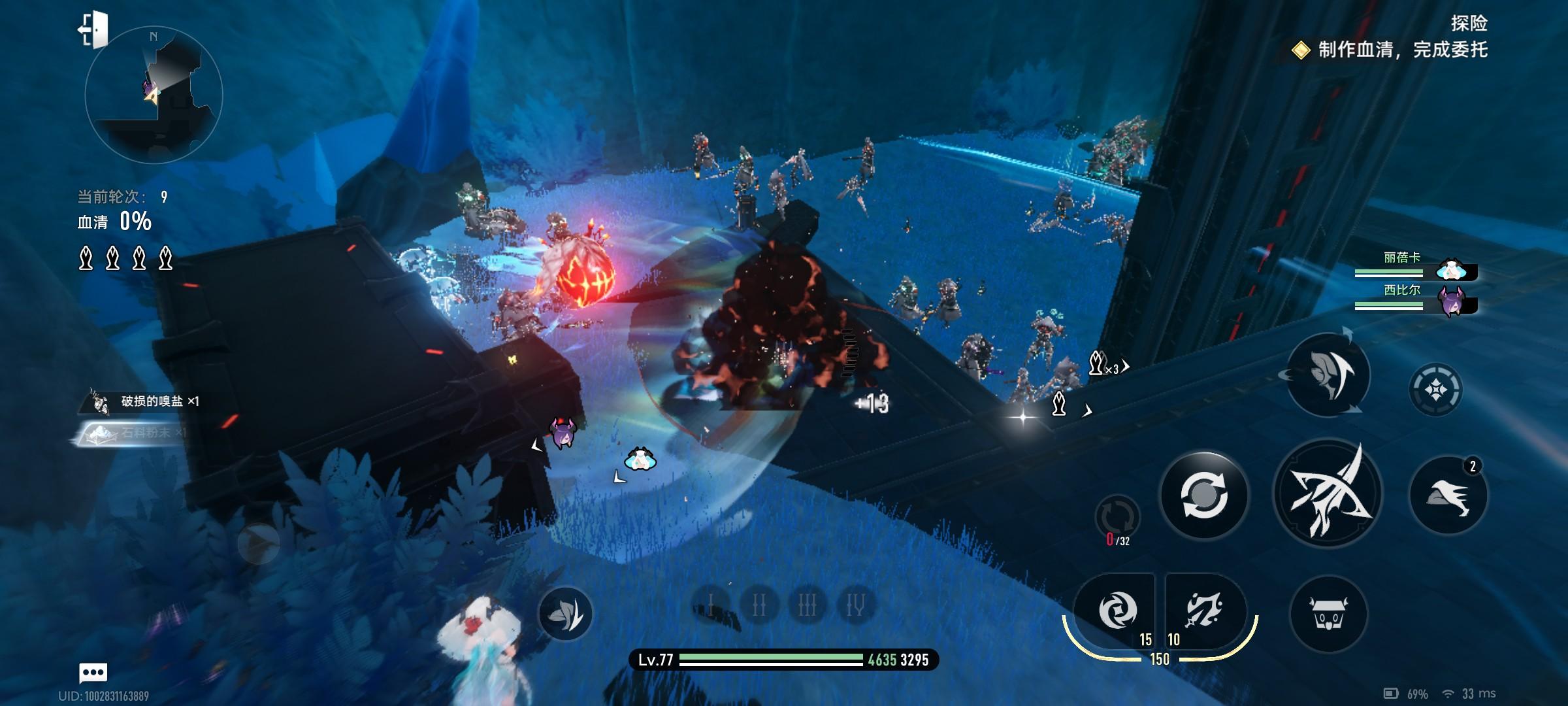Screen dimensions: 1568x706
Task: Use the dodge dash button
Action: [1448, 495]
